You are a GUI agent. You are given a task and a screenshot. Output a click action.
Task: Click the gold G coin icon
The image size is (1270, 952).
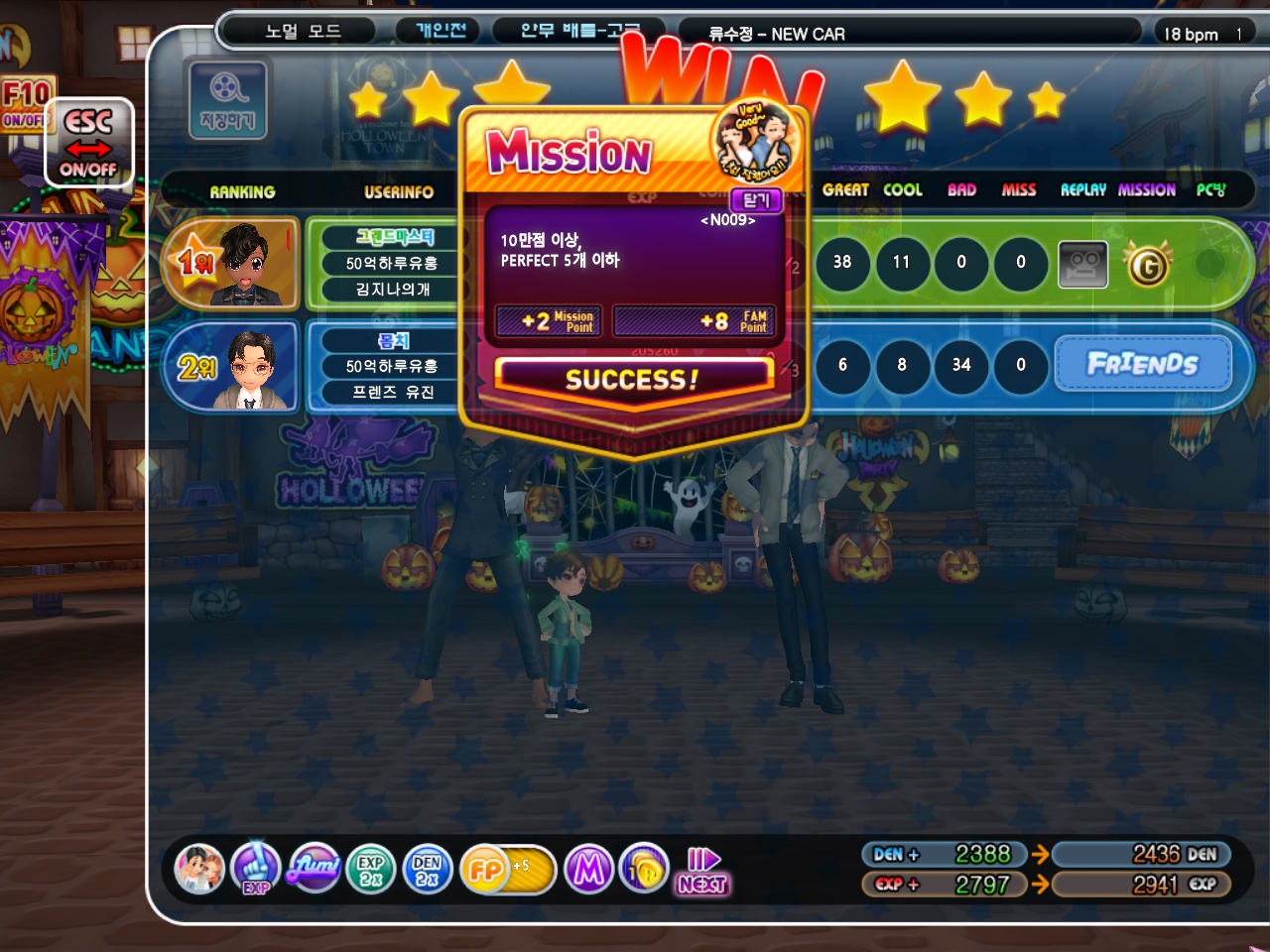pos(1148,265)
